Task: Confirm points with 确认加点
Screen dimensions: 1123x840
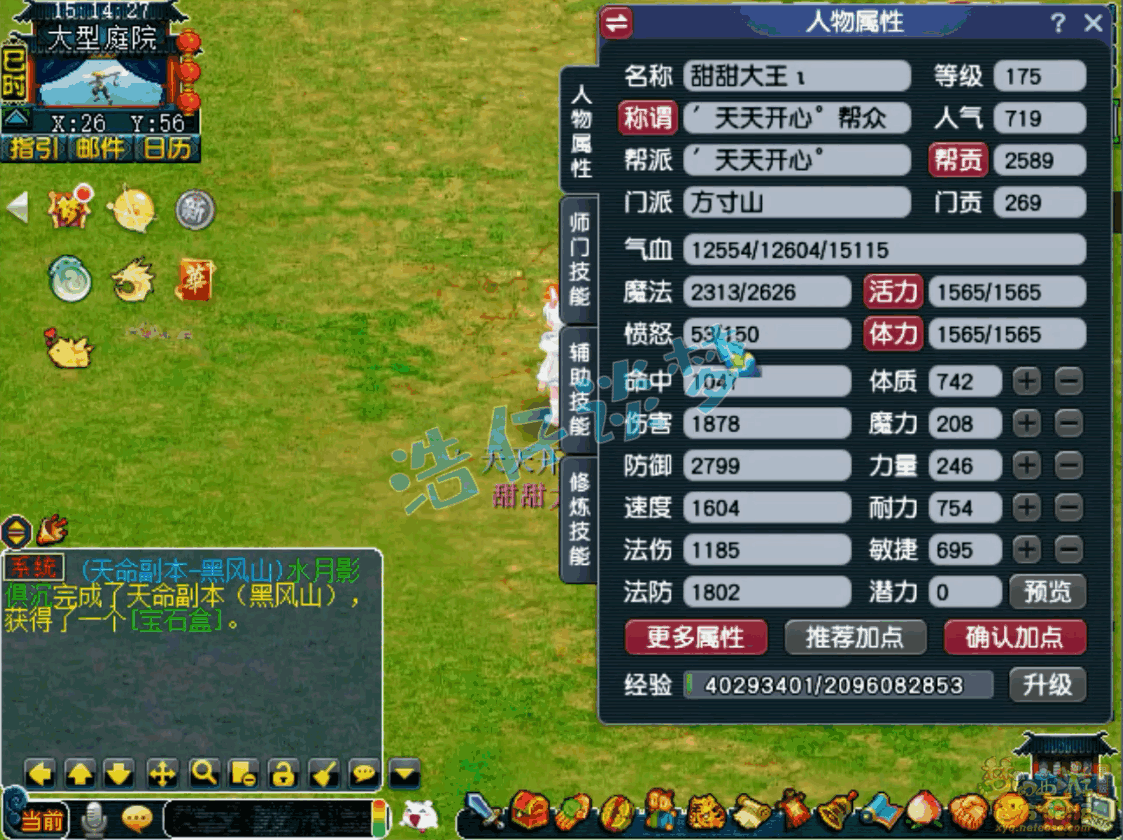Action: coord(1014,637)
